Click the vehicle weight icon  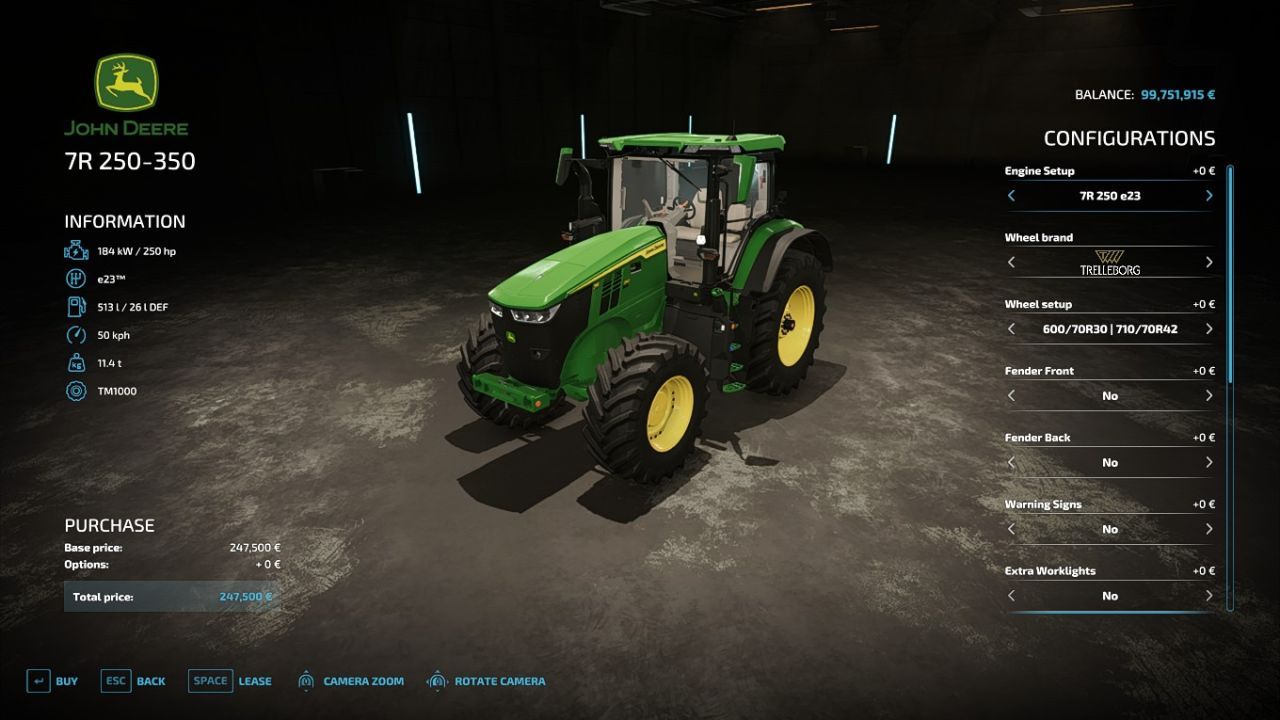[x=76, y=363]
